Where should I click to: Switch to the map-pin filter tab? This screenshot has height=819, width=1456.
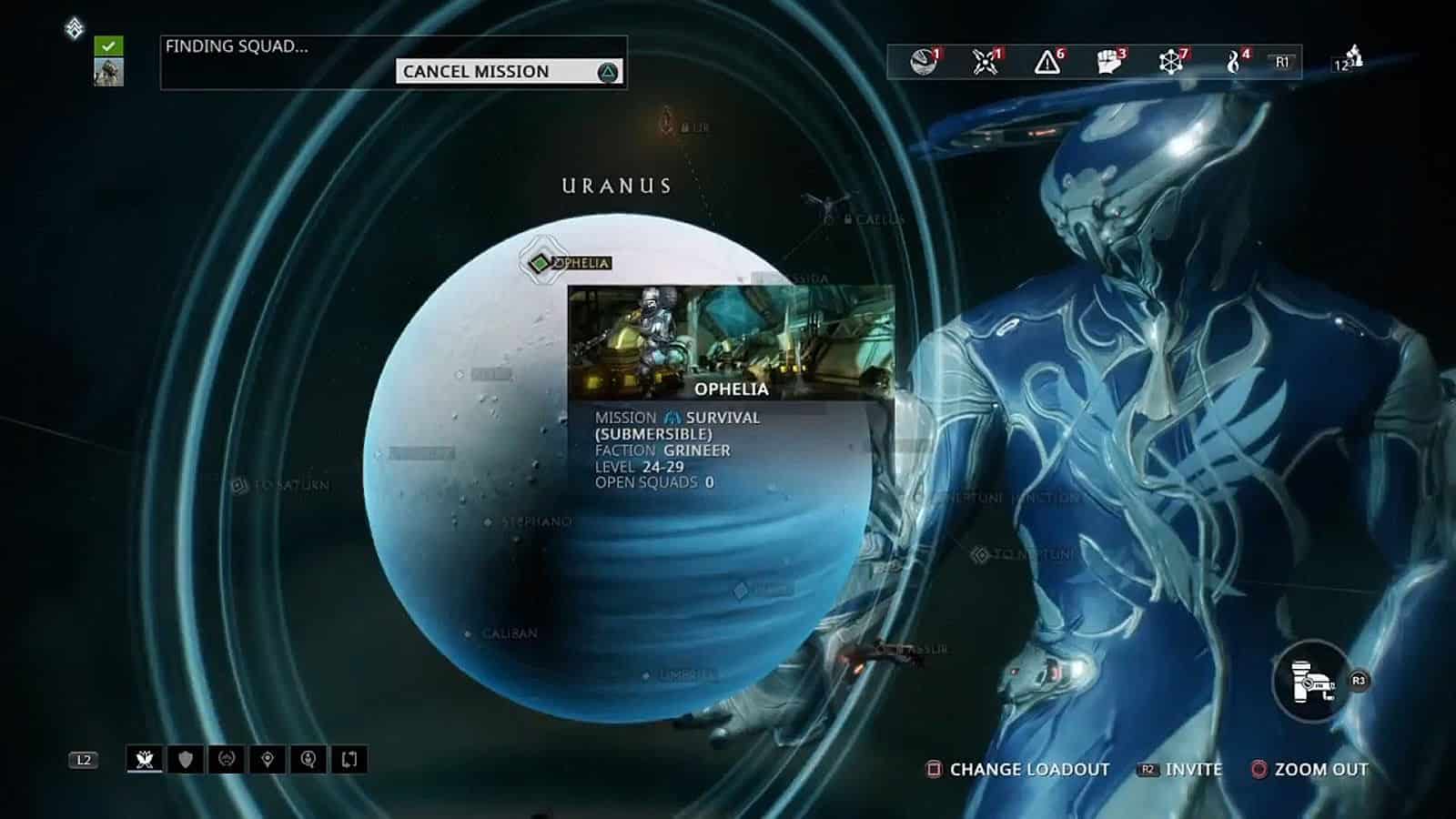[x=268, y=759]
